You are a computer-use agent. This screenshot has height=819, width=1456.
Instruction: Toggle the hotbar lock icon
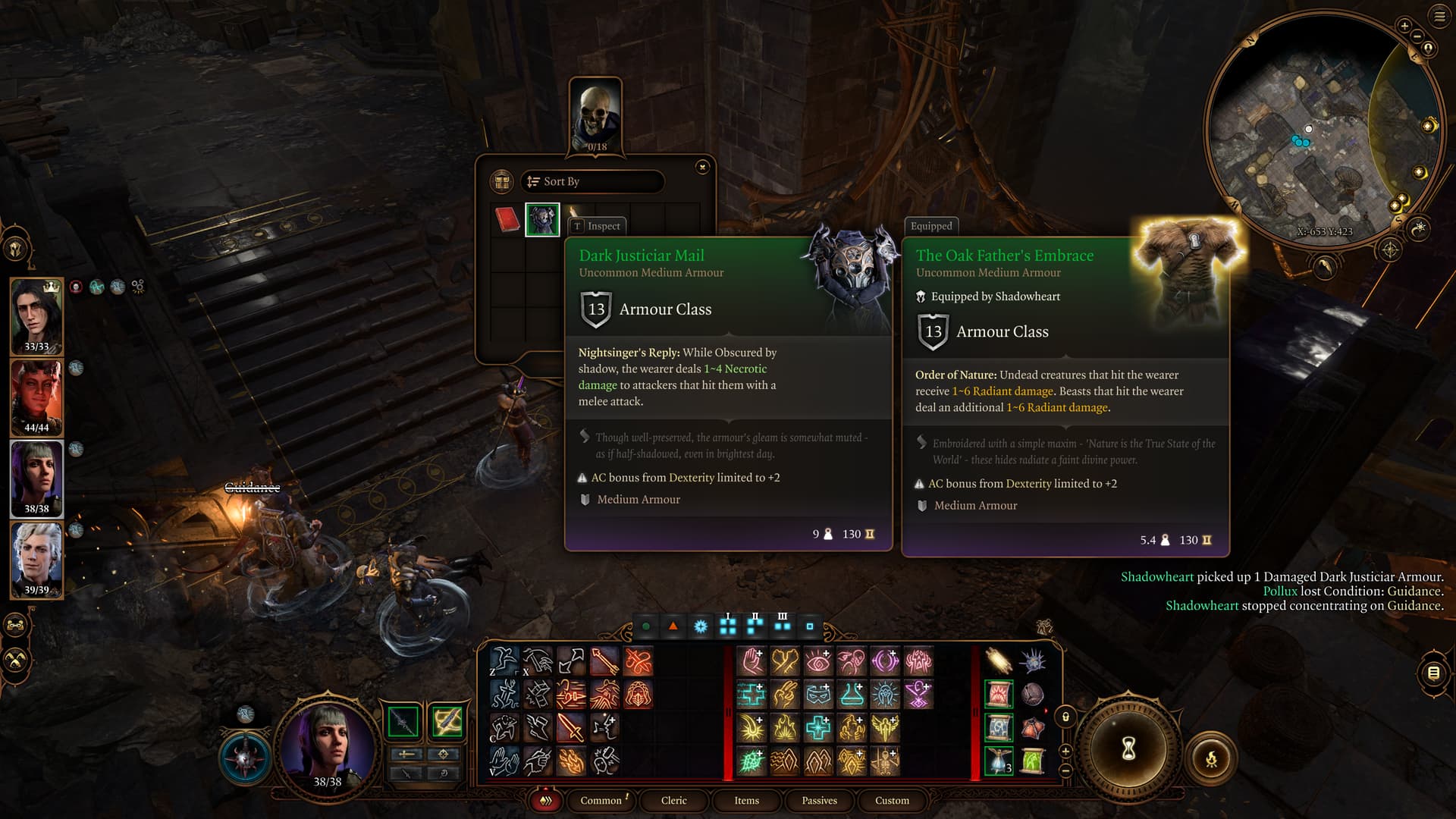click(1065, 717)
